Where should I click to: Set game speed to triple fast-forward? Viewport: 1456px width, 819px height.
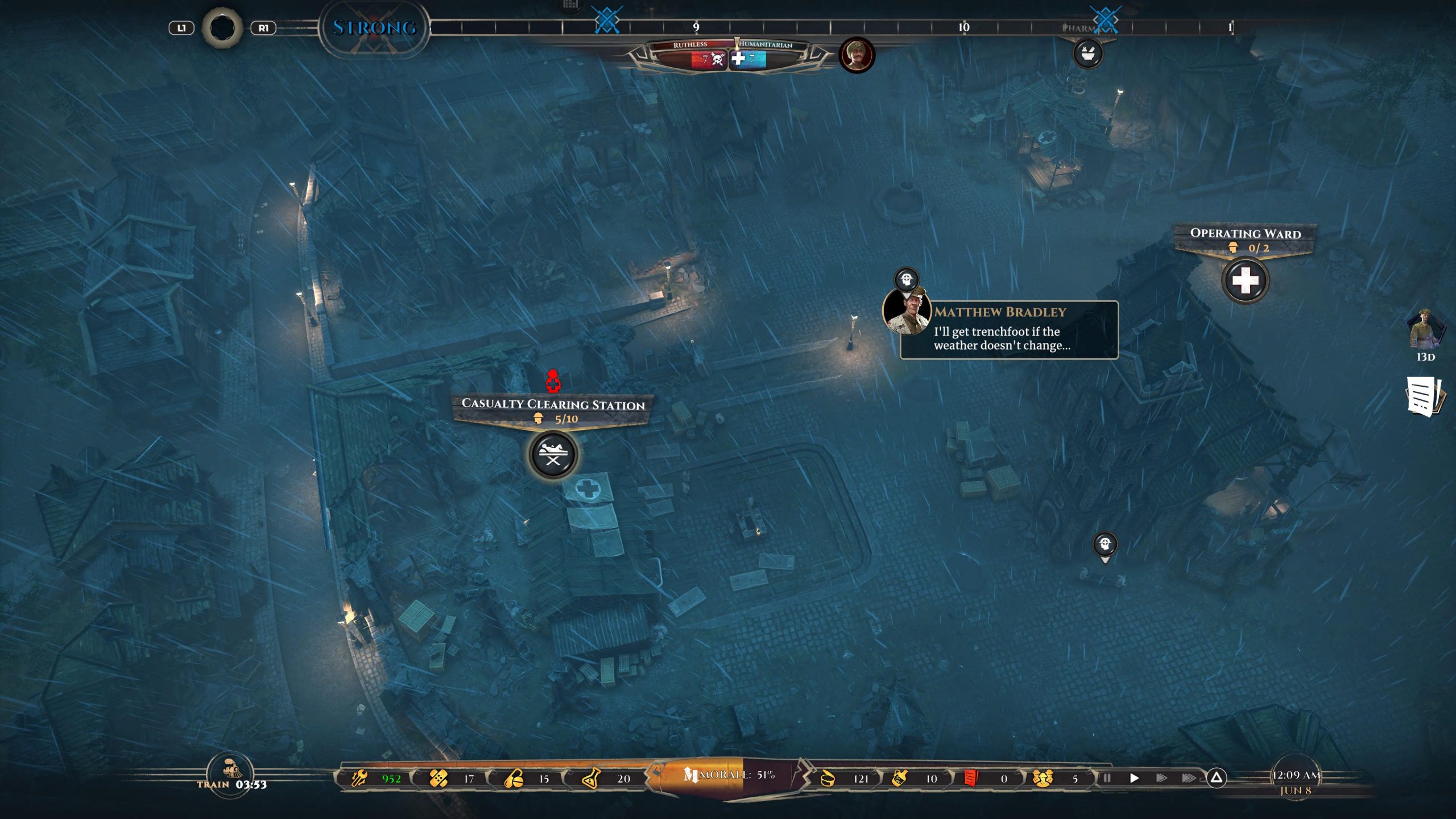point(1188,778)
